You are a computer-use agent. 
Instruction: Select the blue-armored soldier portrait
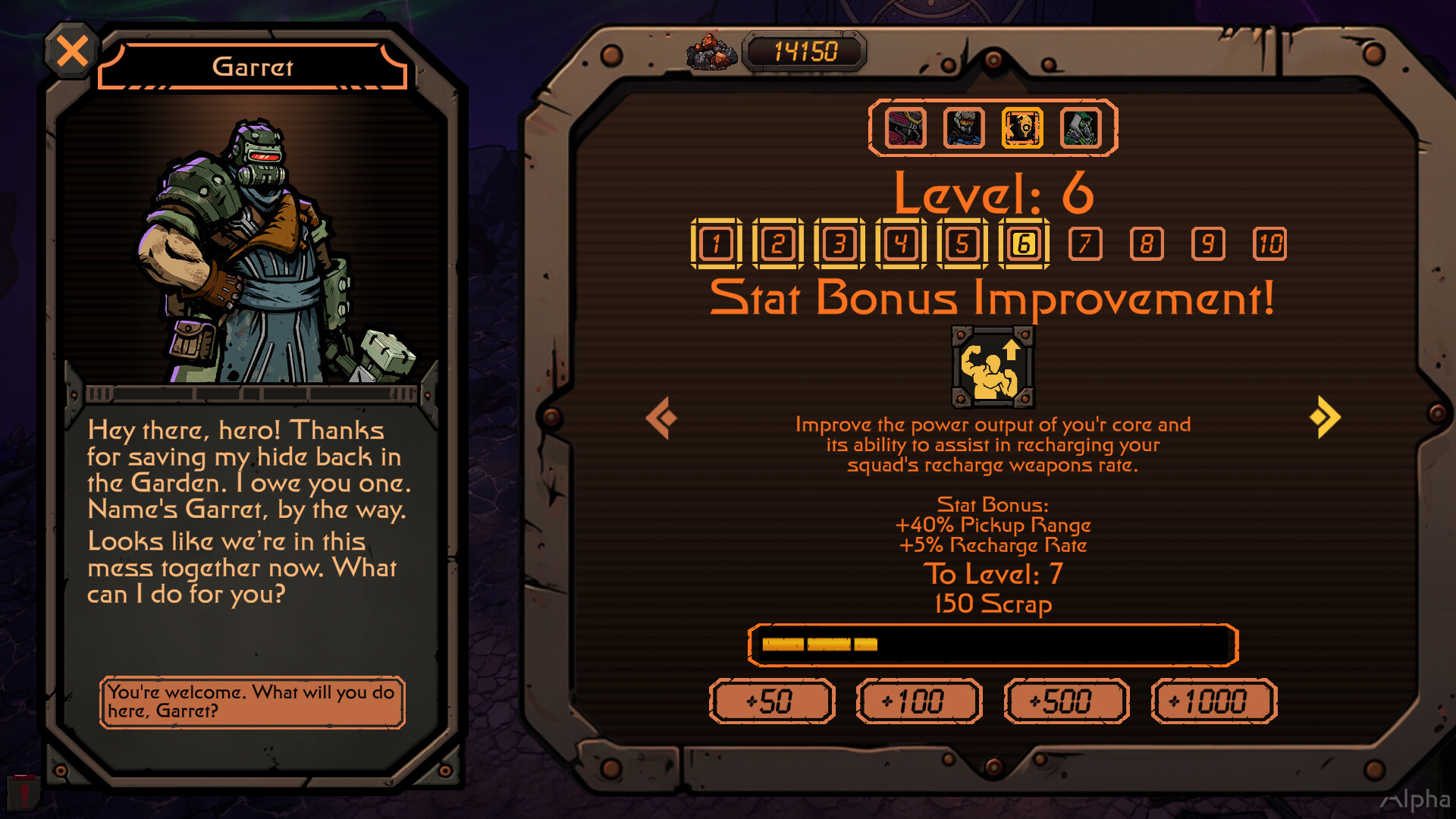pos(963,129)
